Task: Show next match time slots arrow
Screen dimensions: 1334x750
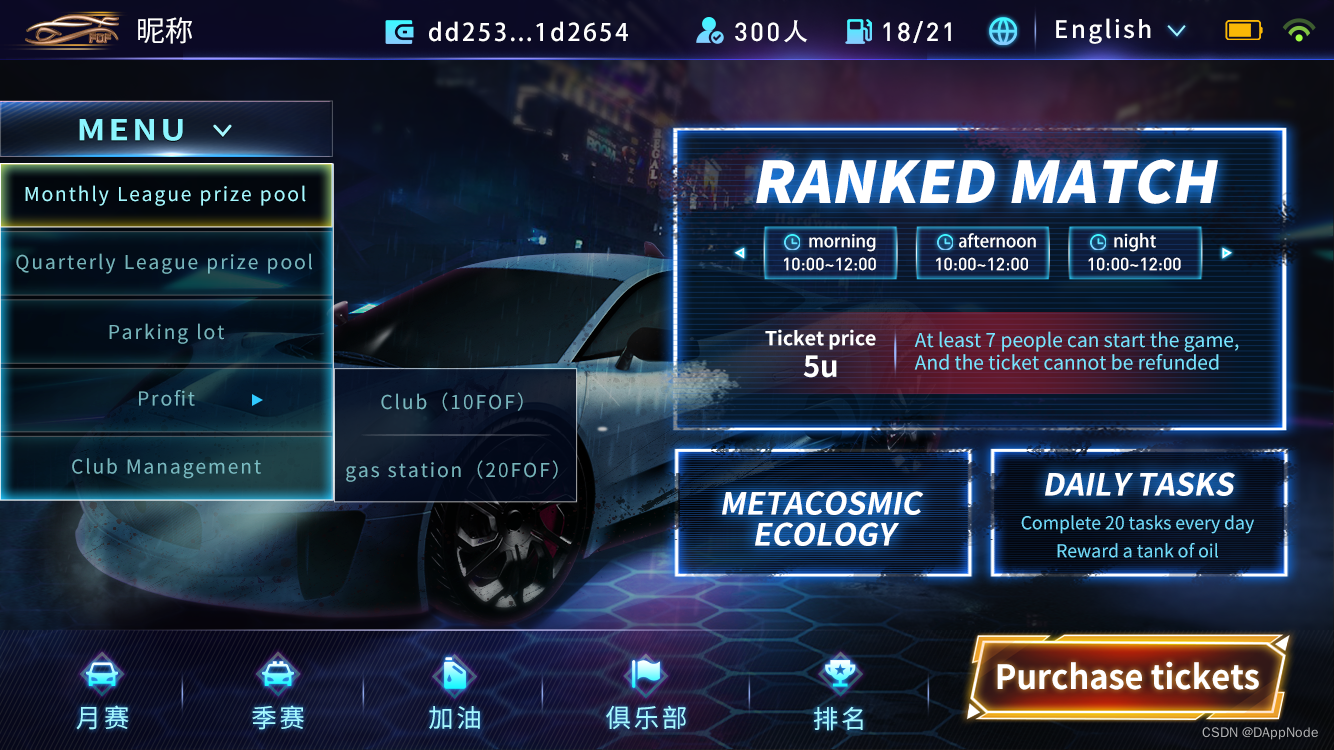Action: coord(1226,253)
